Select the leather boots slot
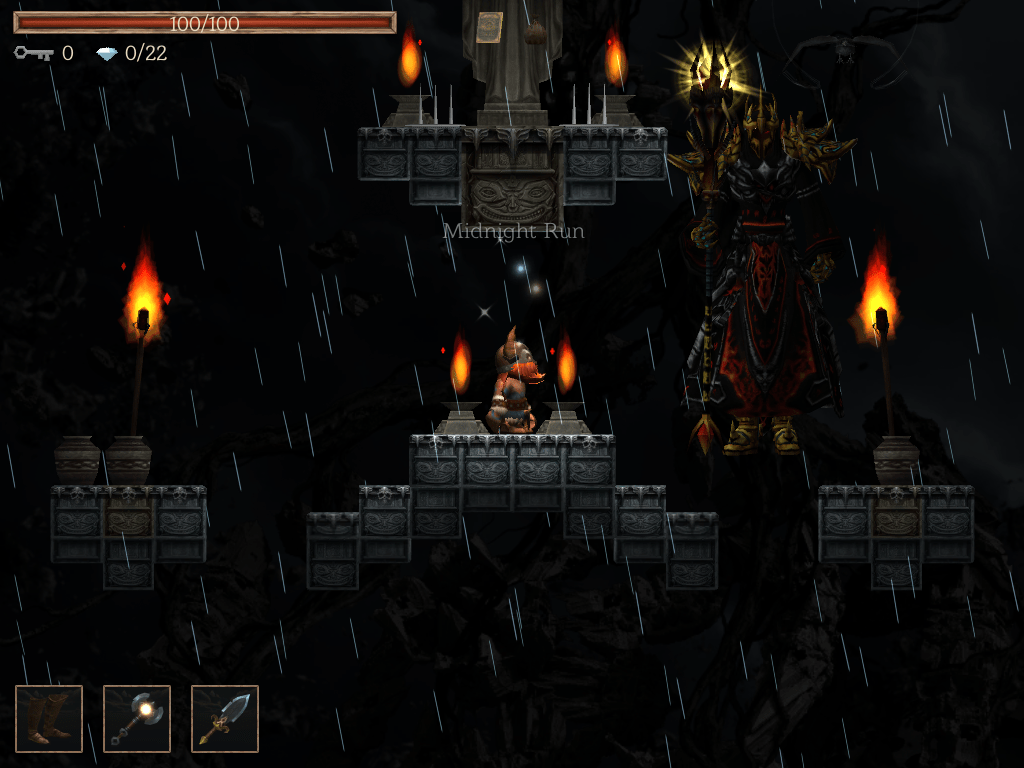The width and height of the screenshot is (1024, 768). point(49,718)
